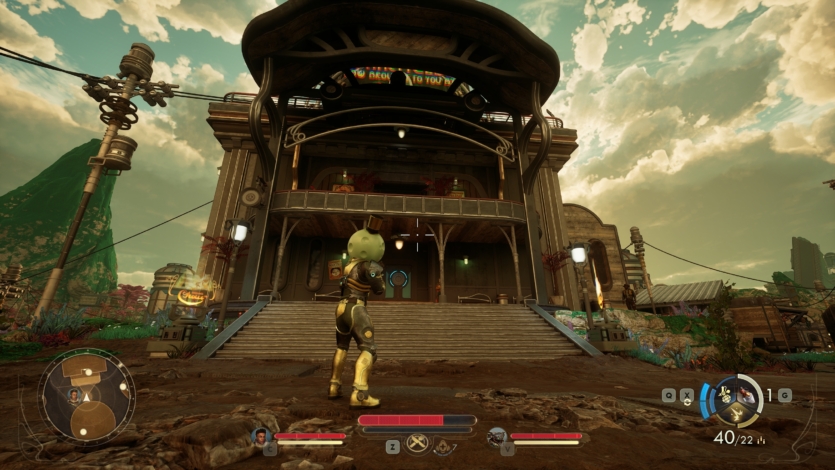
Task: Select the glowing bottom wheel segment
Action: point(738,412)
